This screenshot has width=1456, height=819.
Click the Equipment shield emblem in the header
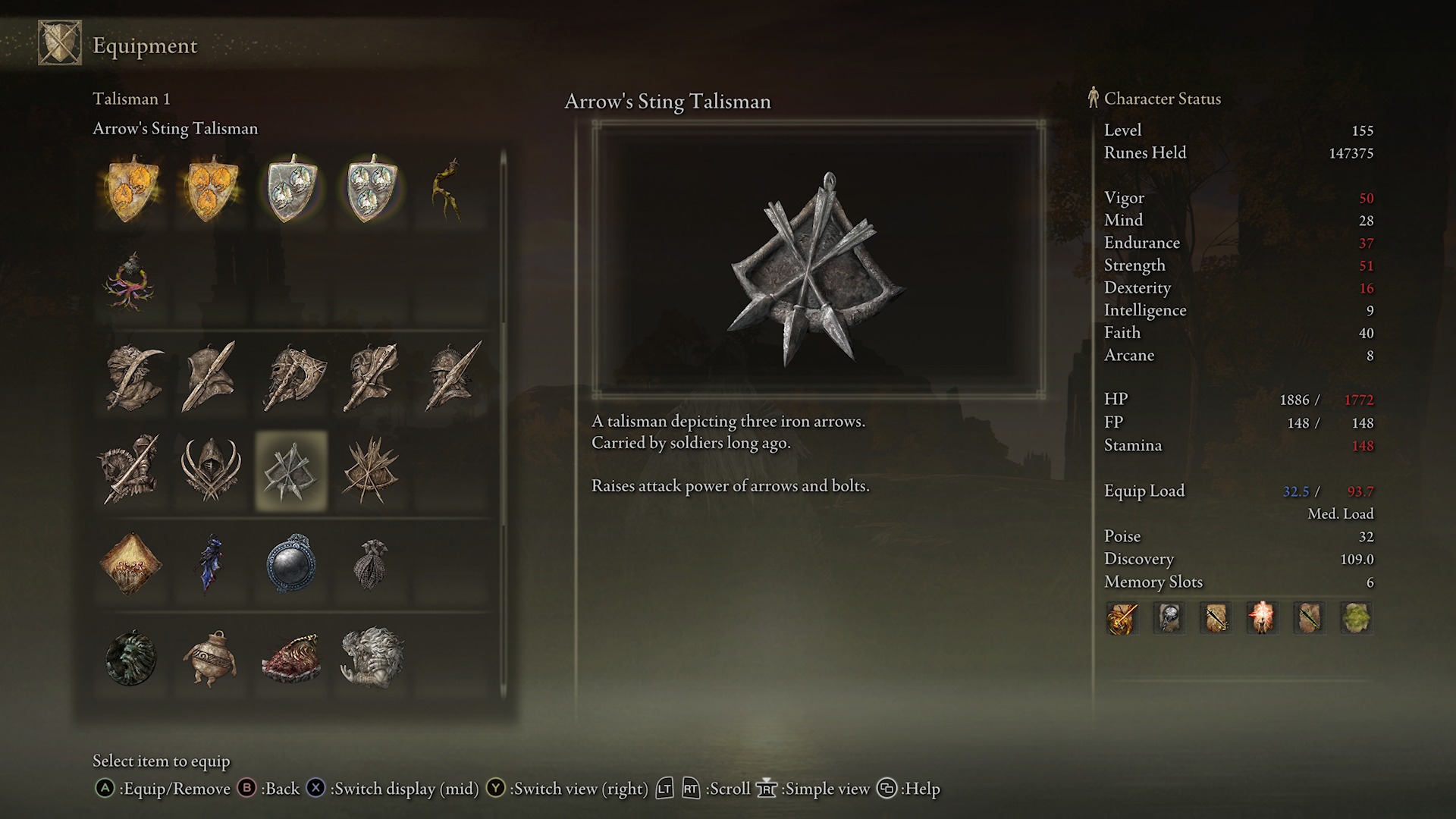pyautogui.click(x=58, y=43)
